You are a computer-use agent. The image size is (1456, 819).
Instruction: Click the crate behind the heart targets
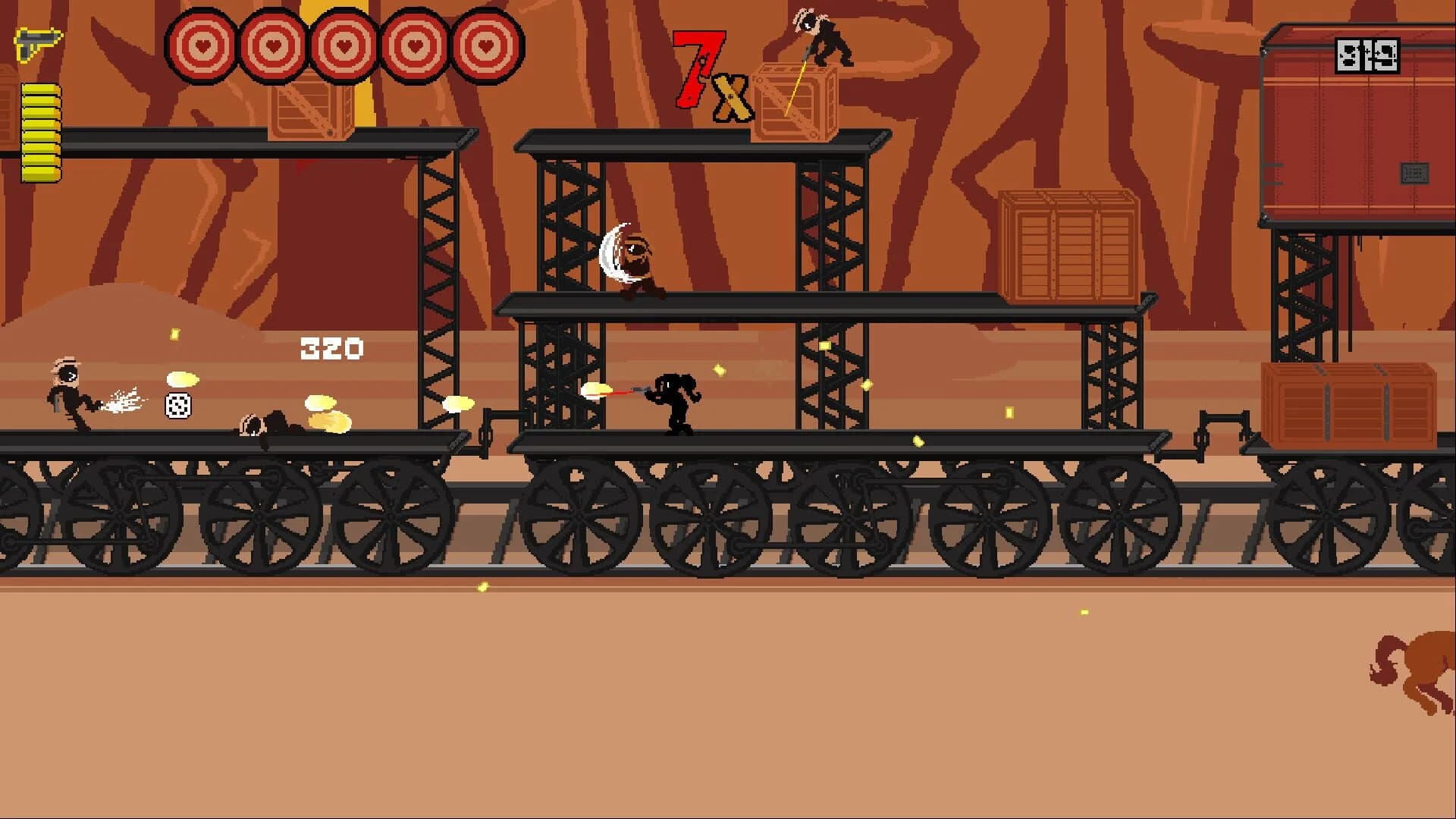311,110
